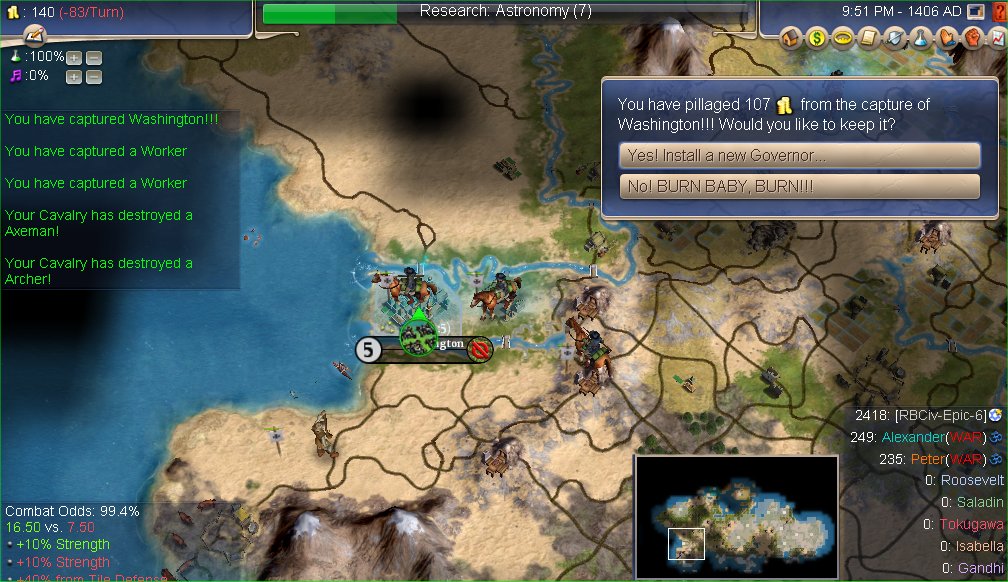
Task: Increase the culture rate with plus
Action: pyautogui.click(x=74, y=76)
